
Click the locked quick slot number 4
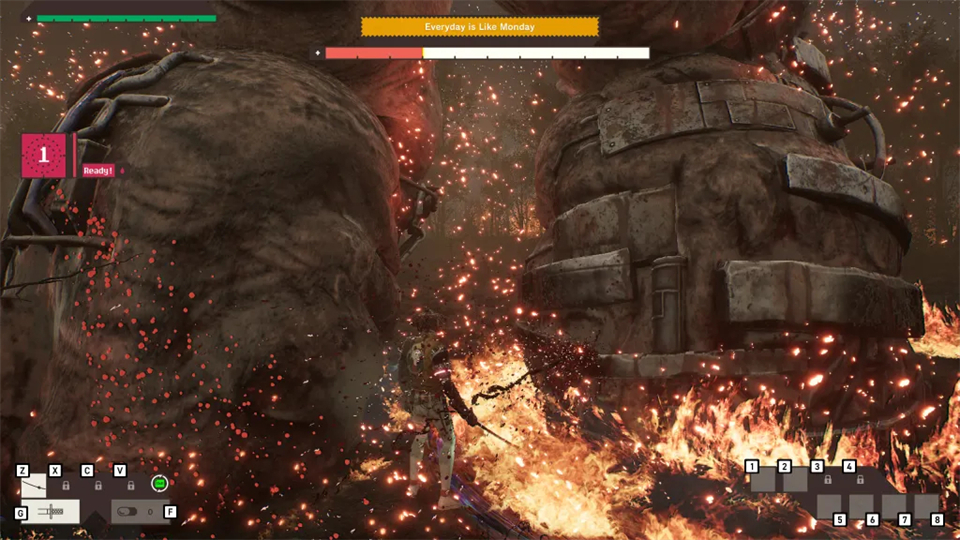tap(859, 481)
